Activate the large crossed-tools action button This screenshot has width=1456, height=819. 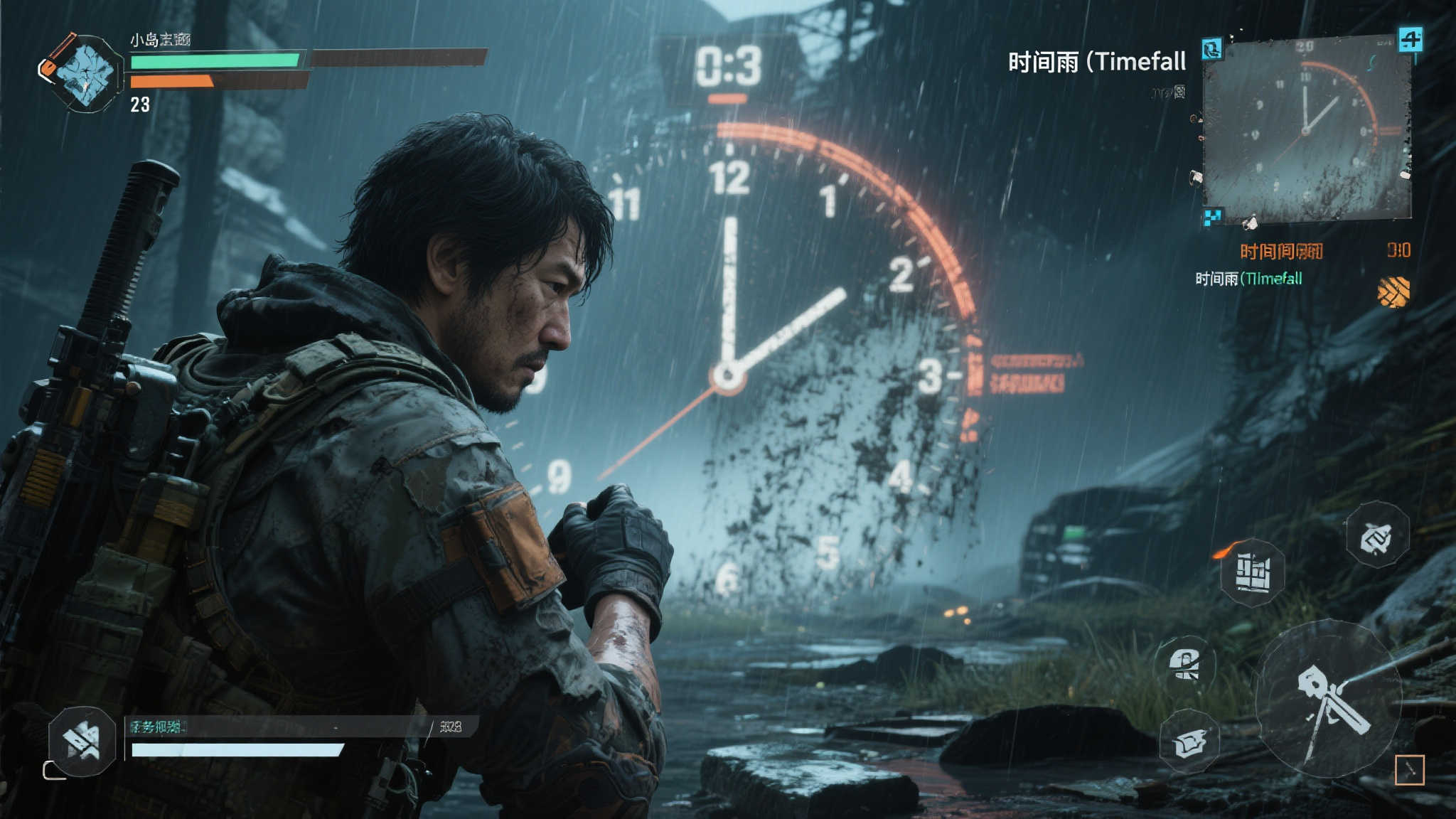click(1328, 700)
